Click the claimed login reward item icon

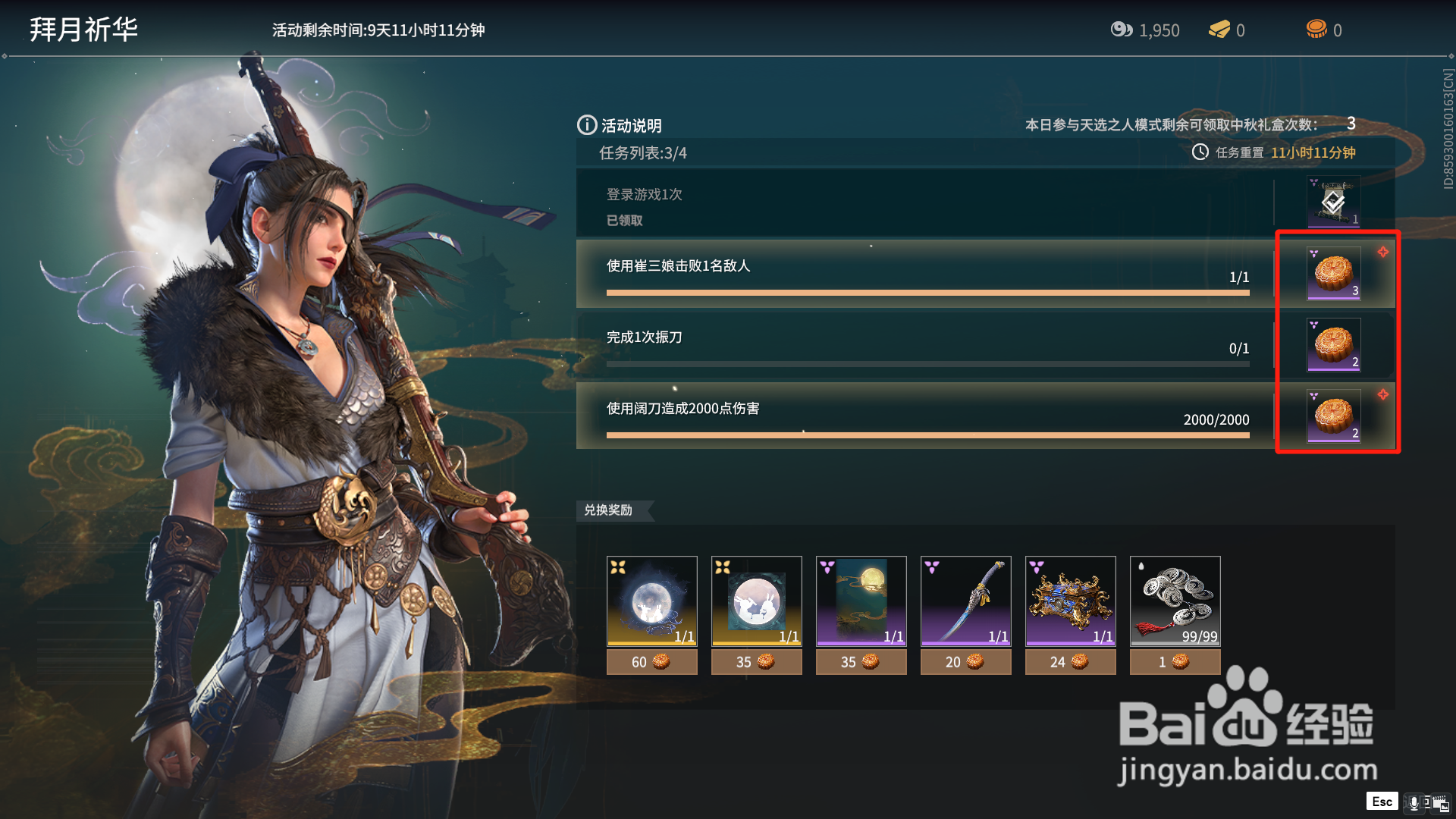[x=1332, y=202]
